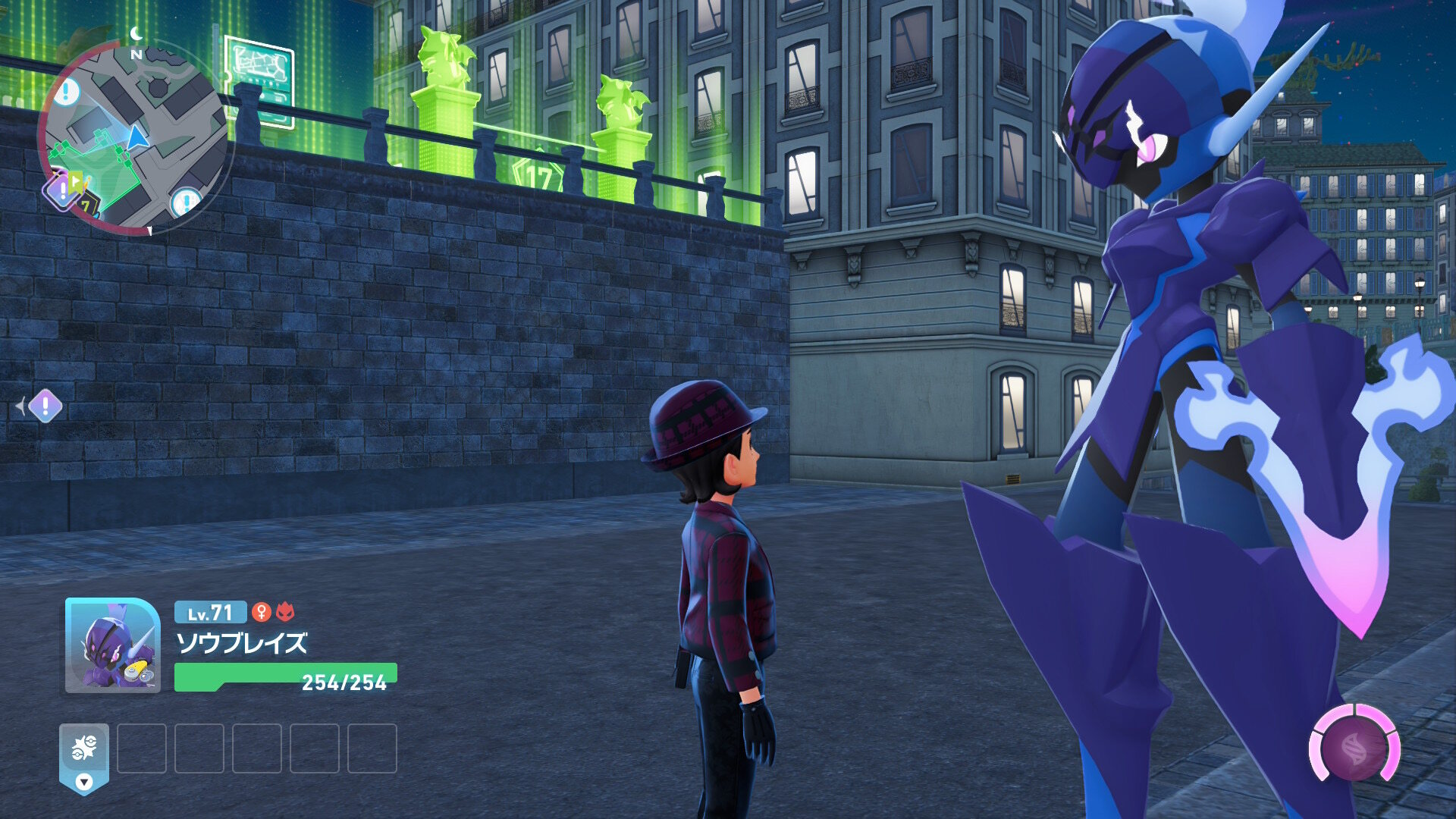1456x819 pixels.
Task: Click the Poké Ball party slot icon
Action: coord(84,748)
